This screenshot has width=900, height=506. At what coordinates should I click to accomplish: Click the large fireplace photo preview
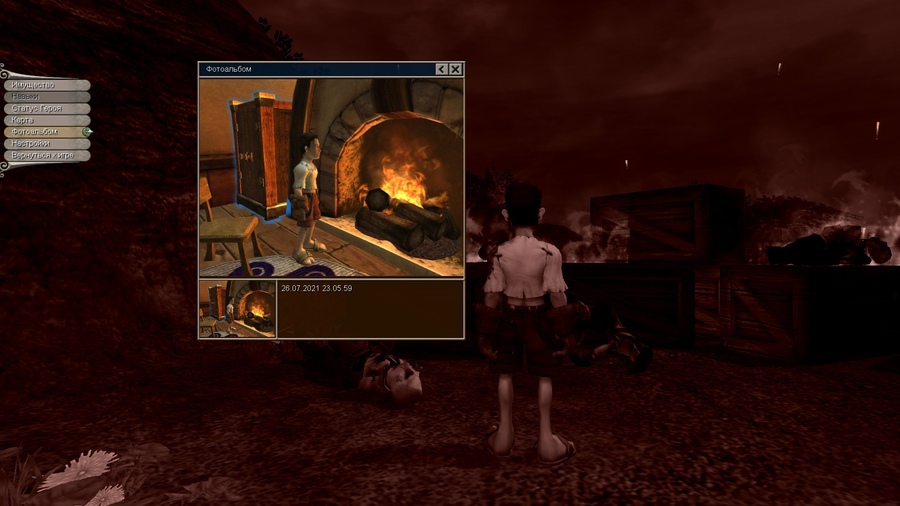point(331,177)
